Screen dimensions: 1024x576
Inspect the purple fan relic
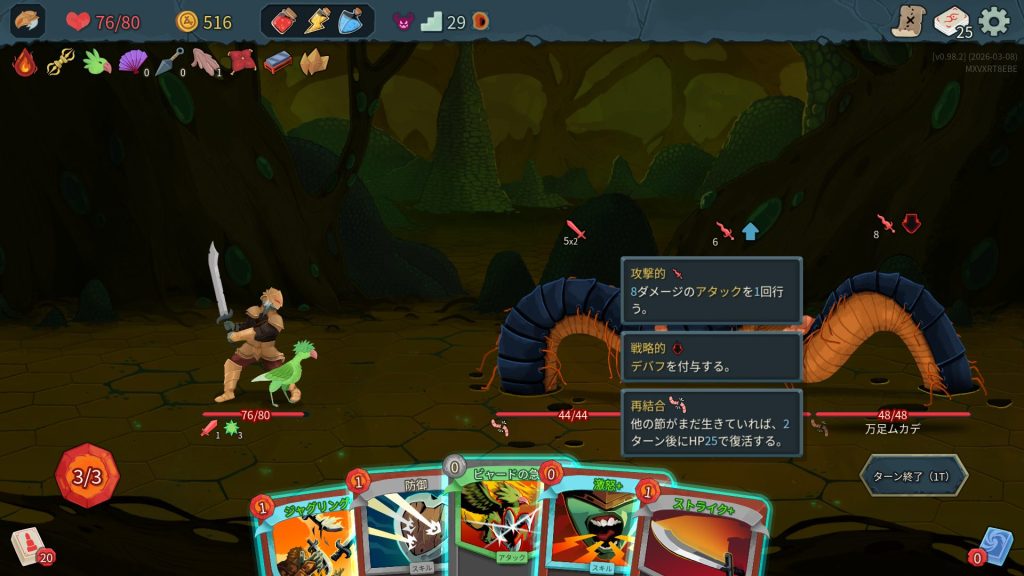click(132, 63)
